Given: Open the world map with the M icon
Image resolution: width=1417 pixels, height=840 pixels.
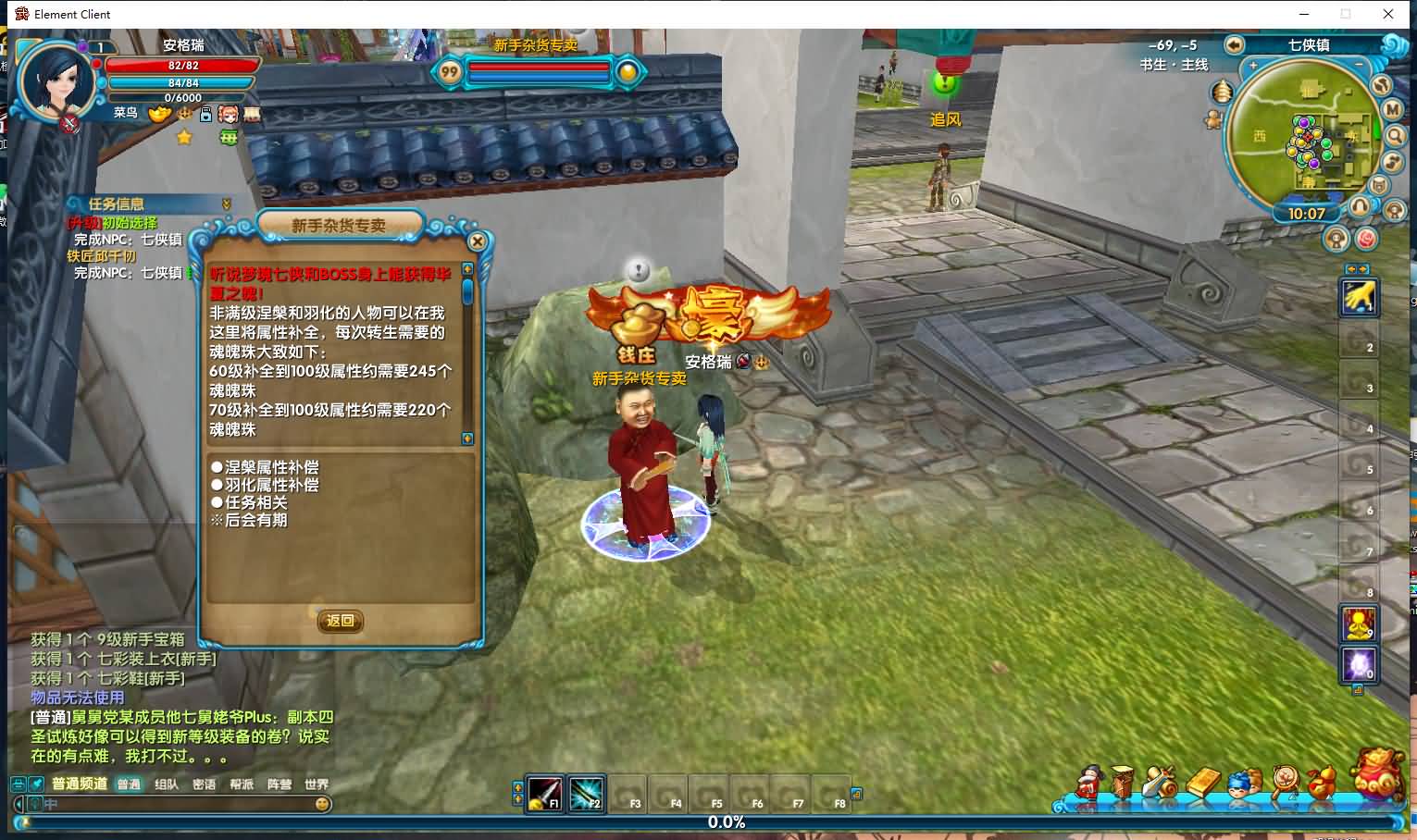Looking at the screenshot, I should click(x=1391, y=109).
